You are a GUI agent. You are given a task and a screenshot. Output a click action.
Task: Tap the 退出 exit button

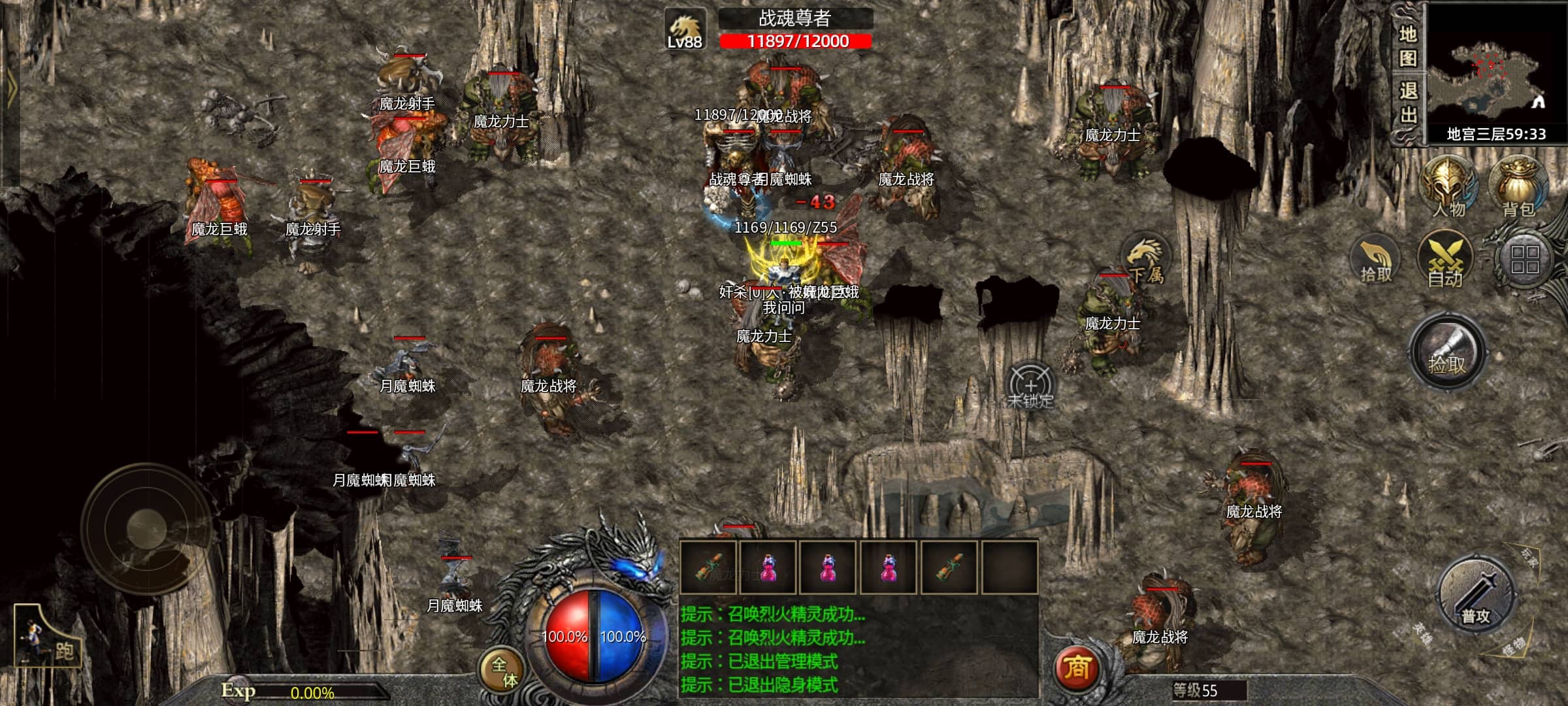[1407, 103]
